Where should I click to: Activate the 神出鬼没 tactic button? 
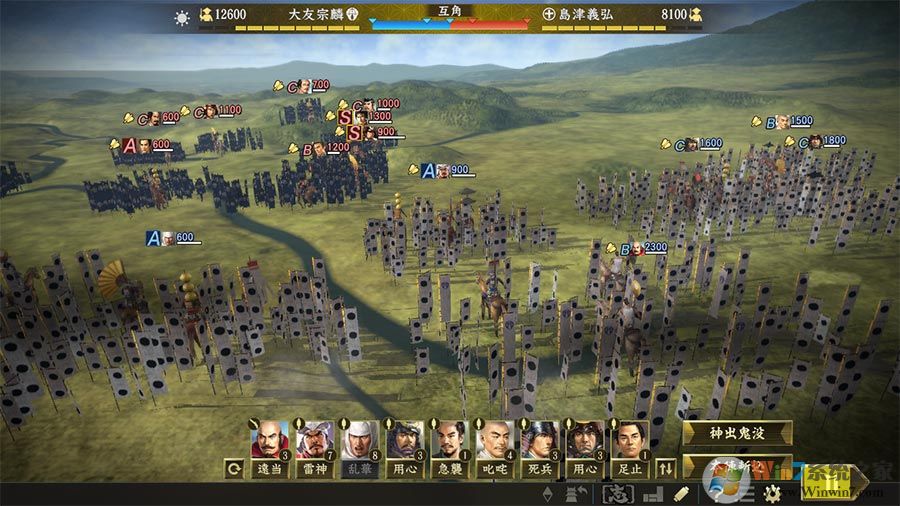[x=736, y=433]
